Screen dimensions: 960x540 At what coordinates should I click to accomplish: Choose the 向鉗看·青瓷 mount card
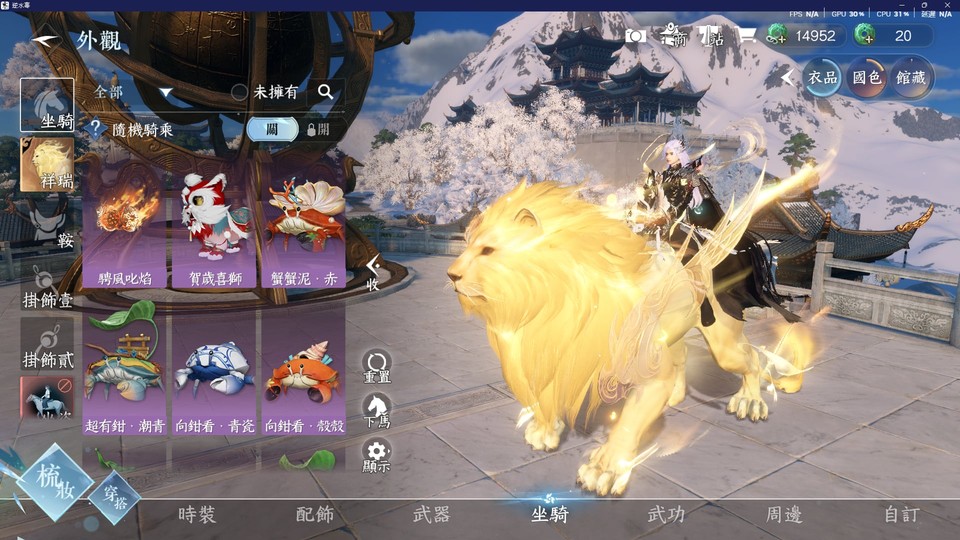click(216, 376)
